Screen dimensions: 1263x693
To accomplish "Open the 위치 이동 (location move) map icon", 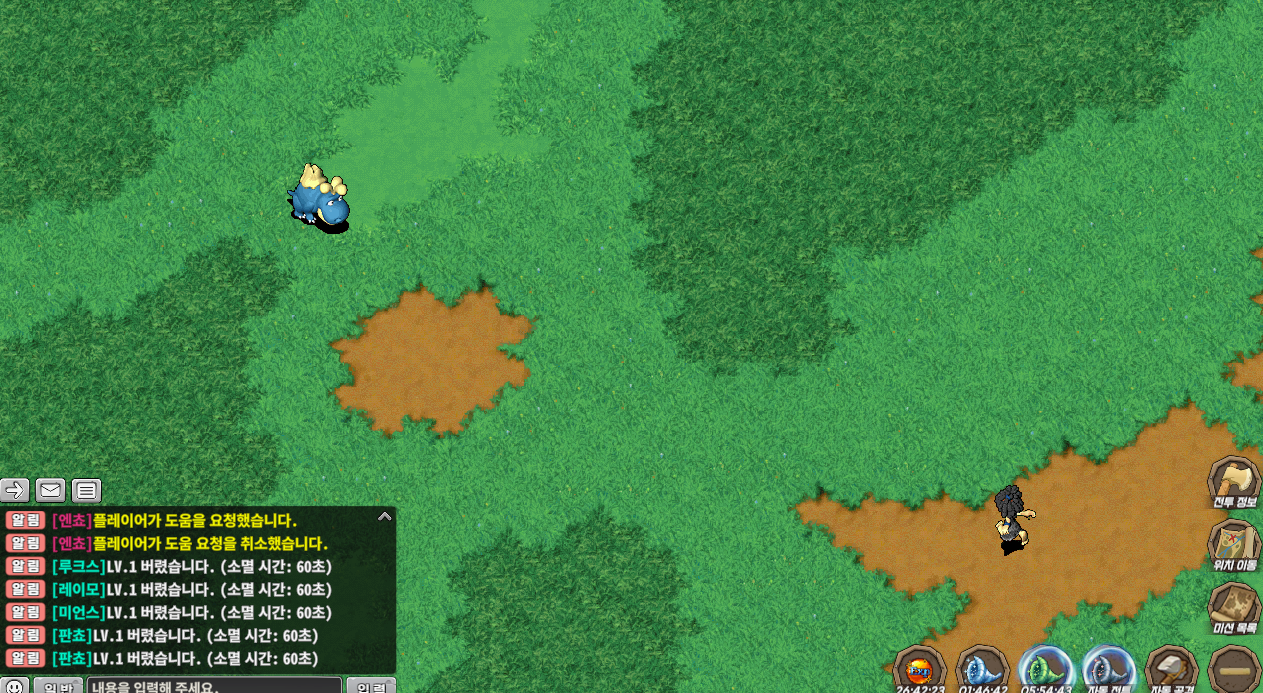I will click(x=1233, y=545).
